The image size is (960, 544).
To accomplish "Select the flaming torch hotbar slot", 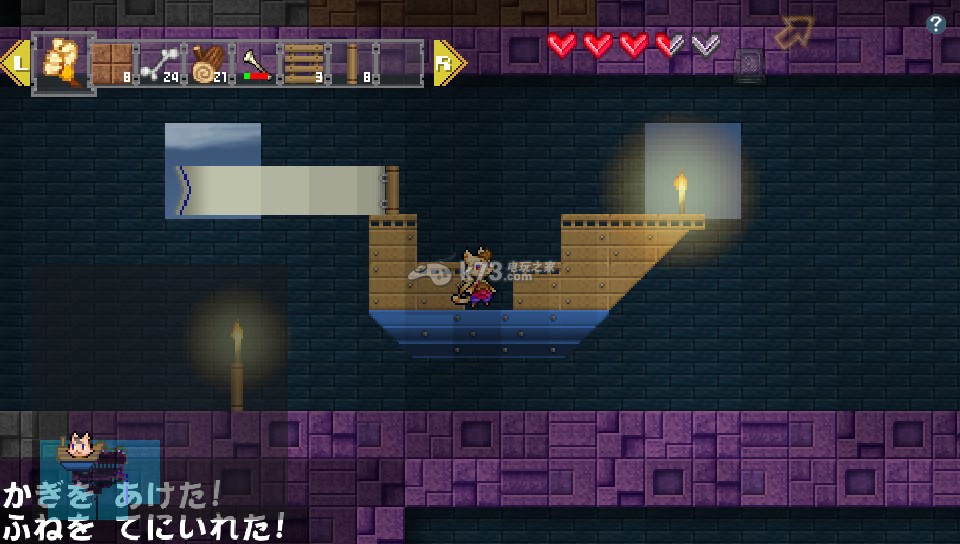I will pyautogui.click(x=63, y=63).
